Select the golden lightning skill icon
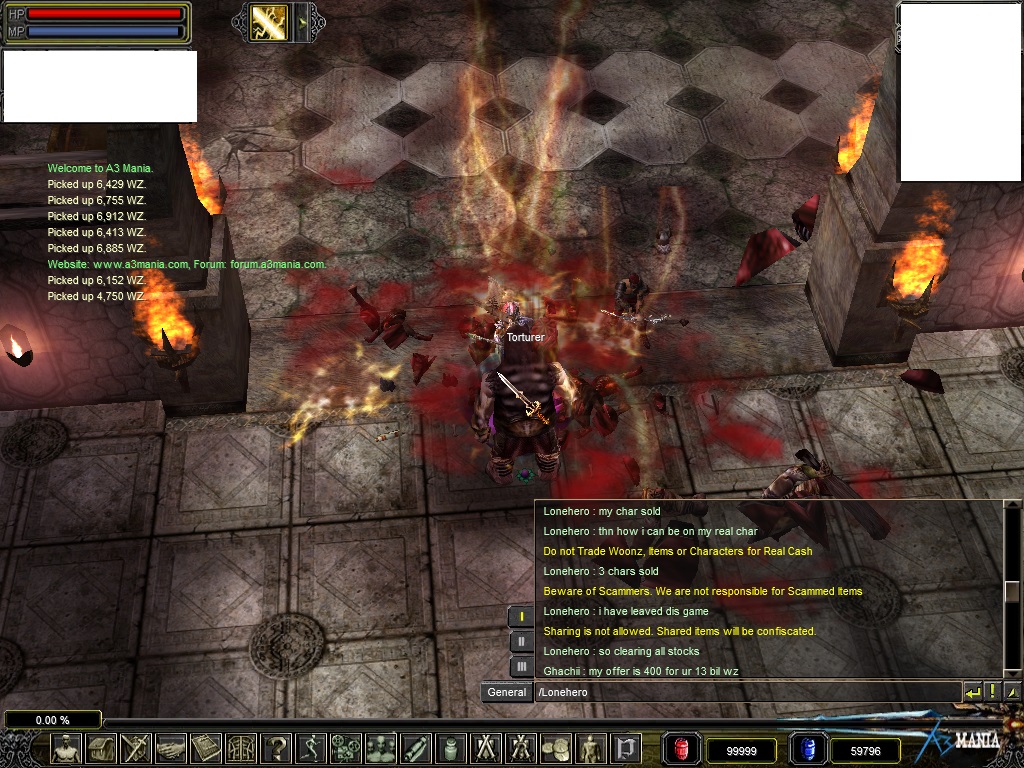Screen dimensions: 1024x768 pos(268,22)
